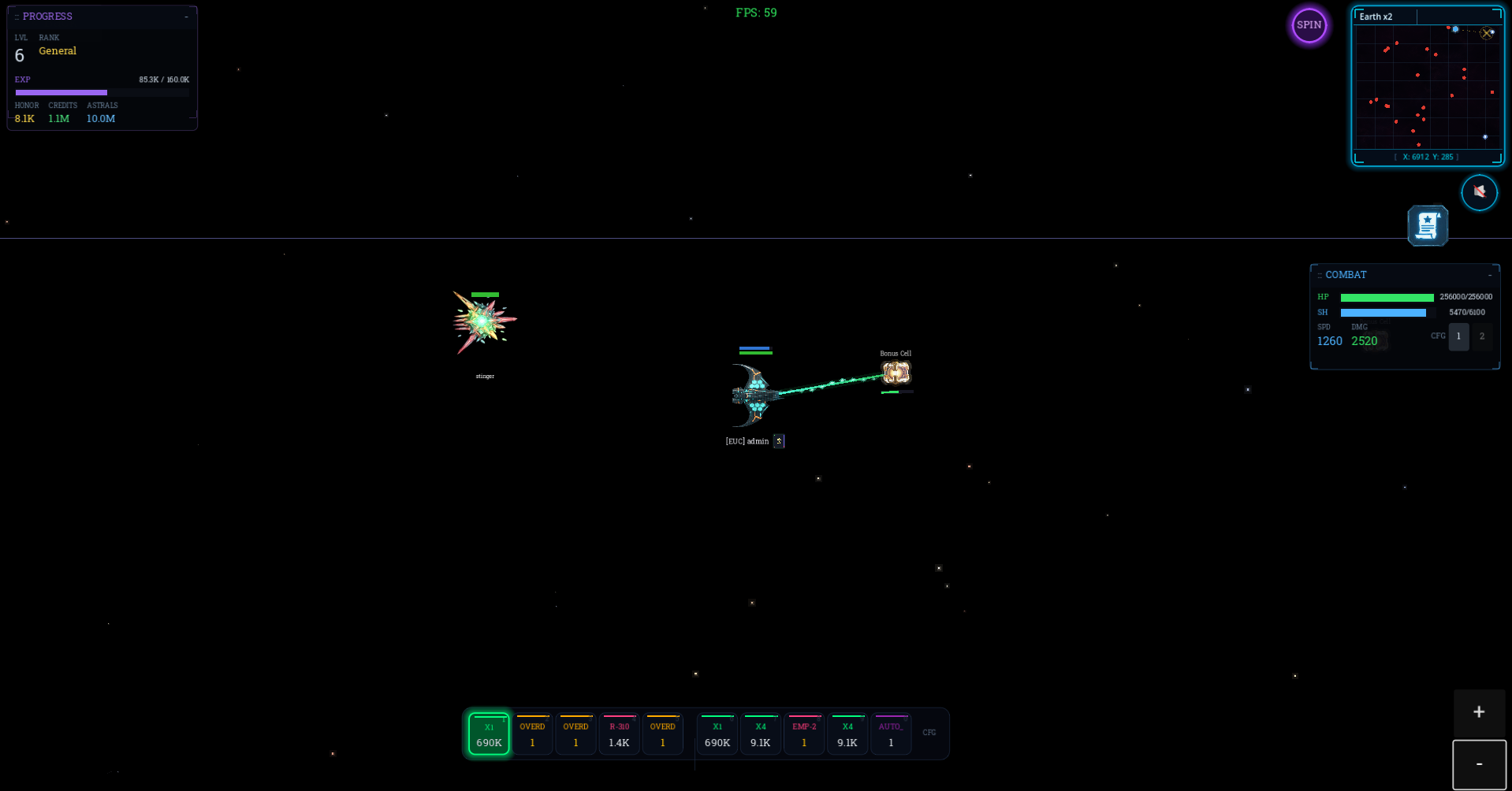The height and width of the screenshot is (791, 1512).
Task: Select the X4 ammo slot showing 9.1K
Action: click(x=760, y=733)
